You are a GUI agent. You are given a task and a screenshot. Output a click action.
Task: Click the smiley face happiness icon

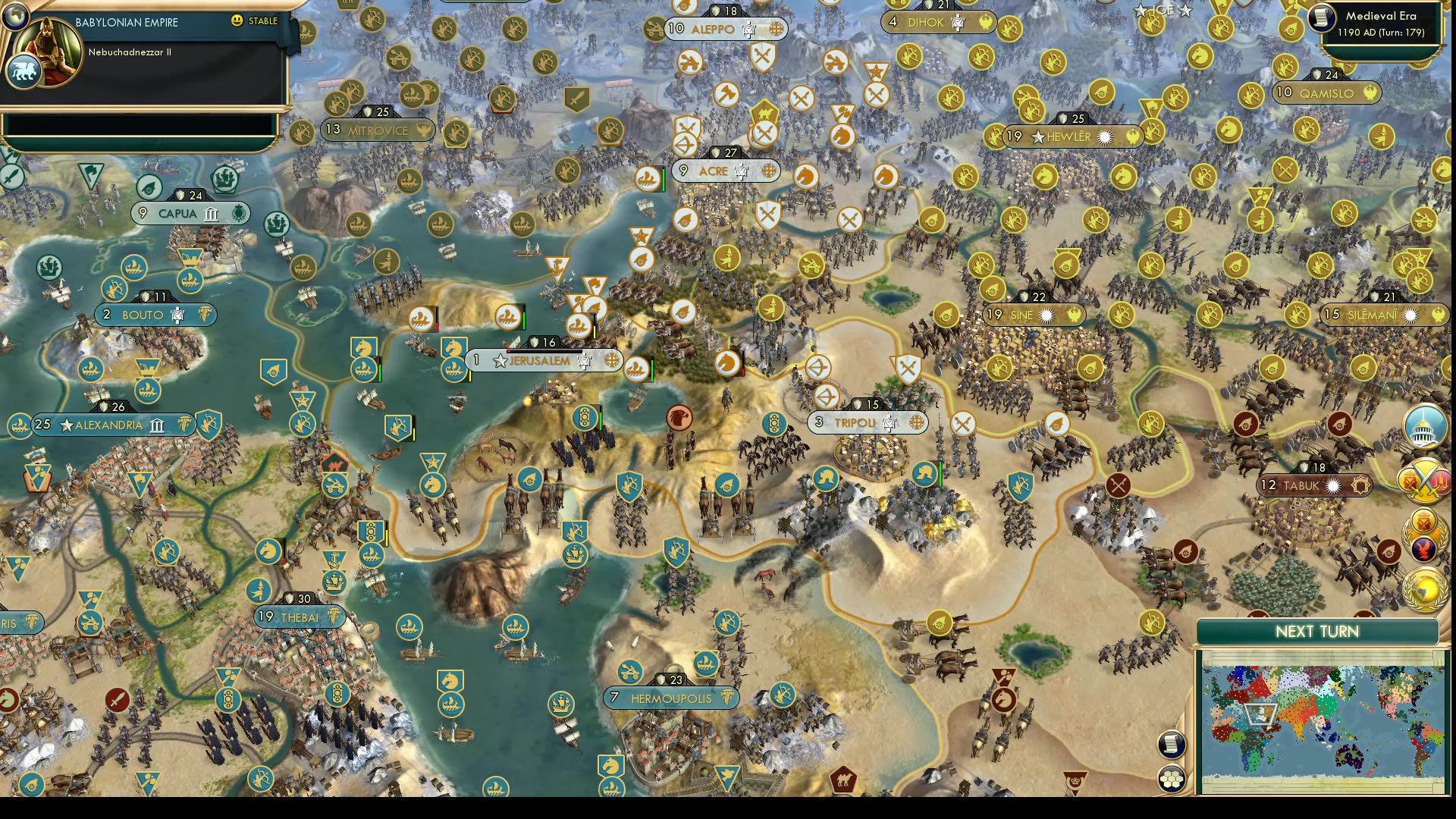pyautogui.click(x=237, y=21)
